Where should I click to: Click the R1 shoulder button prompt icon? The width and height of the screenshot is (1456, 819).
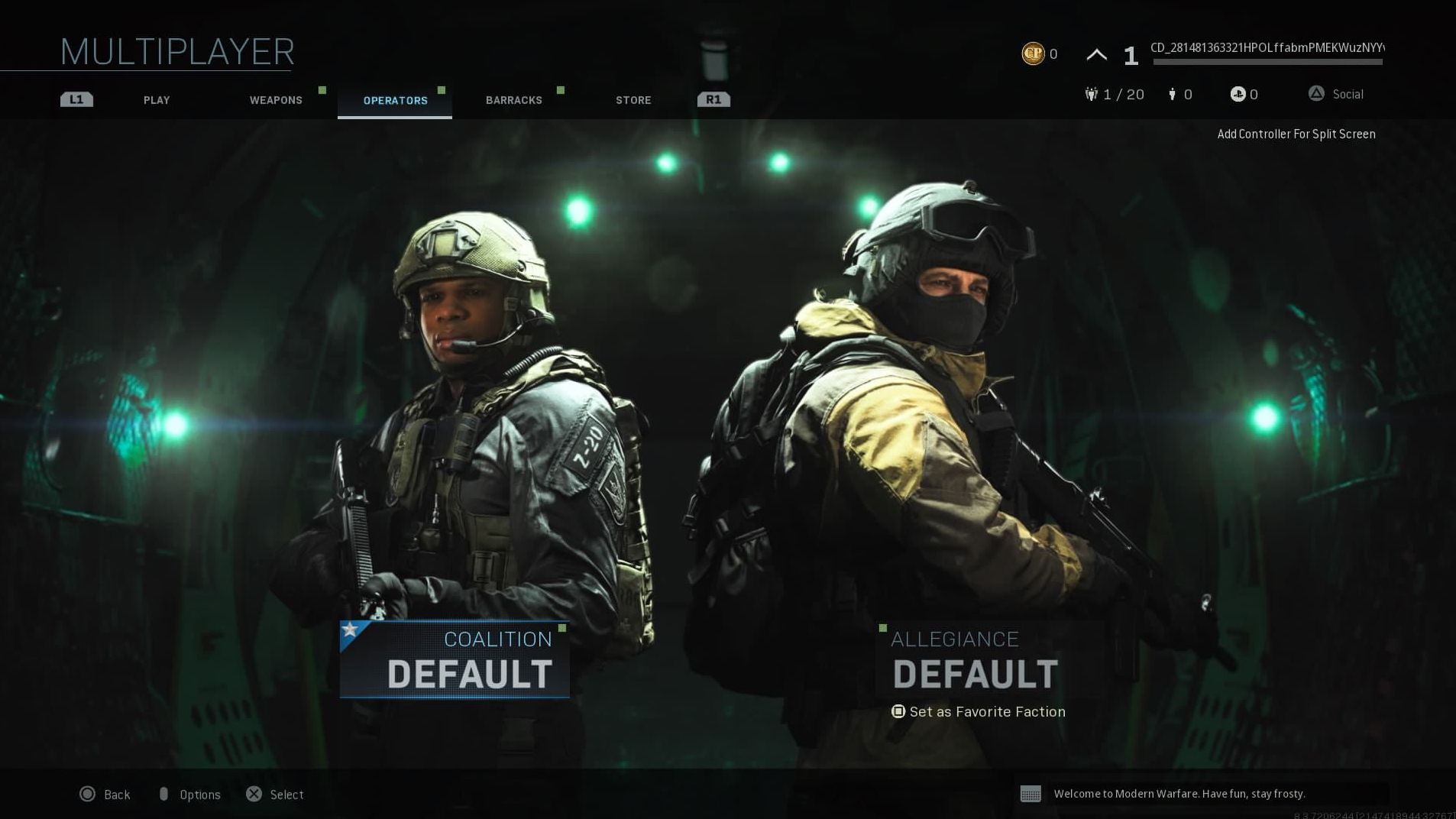tap(713, 99)
